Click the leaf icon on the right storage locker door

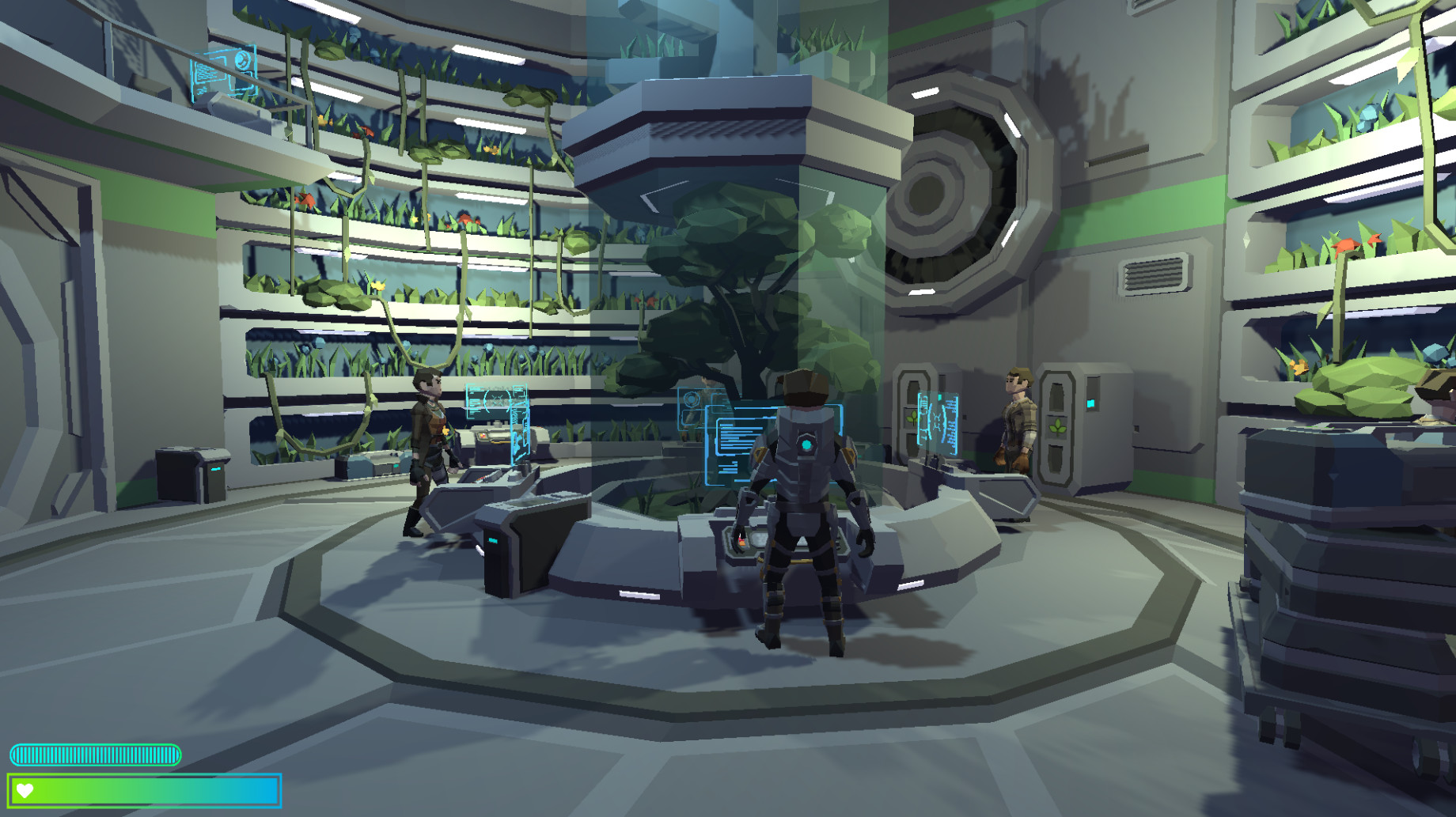(1059, 427)
